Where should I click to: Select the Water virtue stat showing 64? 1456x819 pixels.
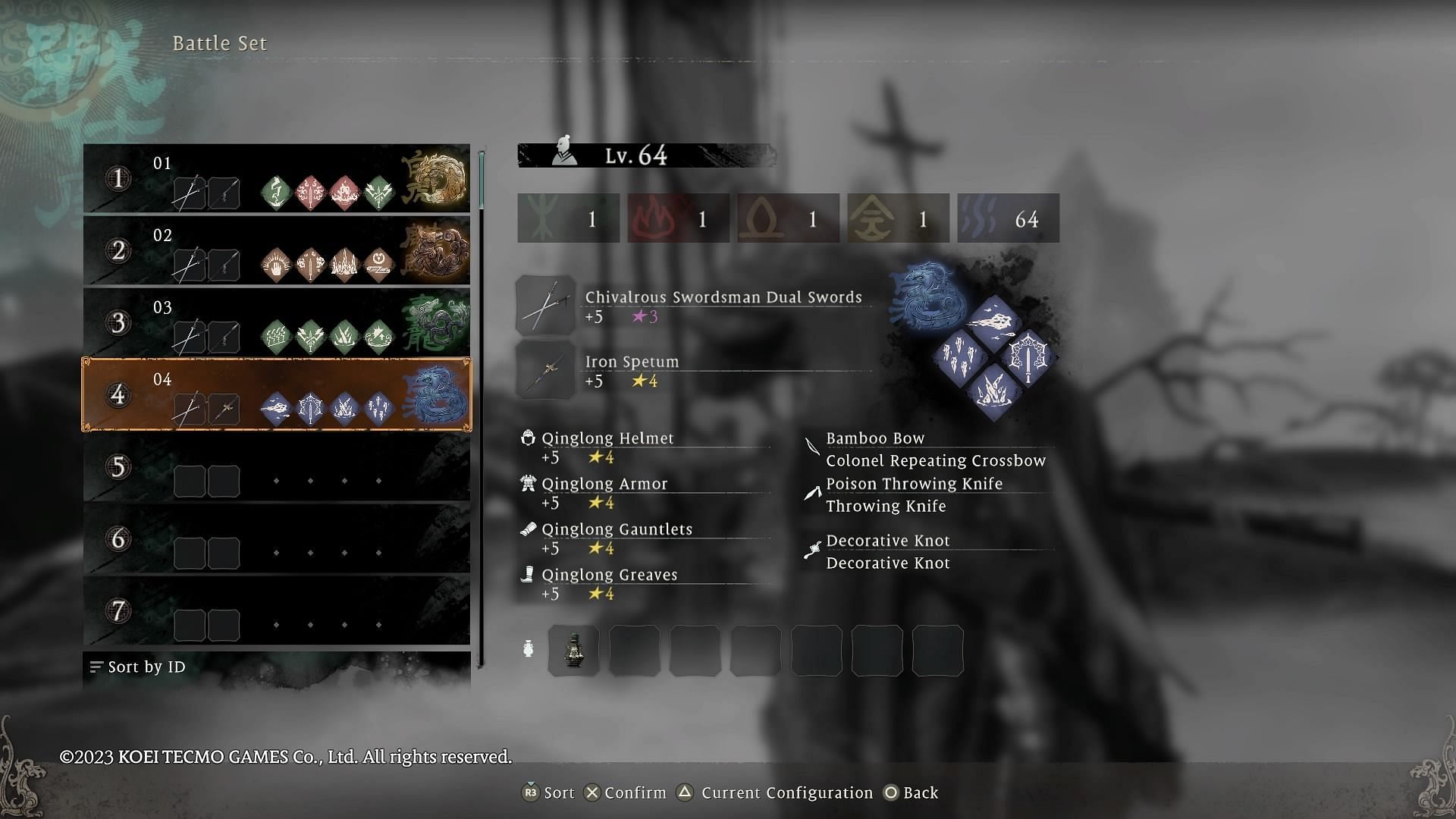[1008, 219]
